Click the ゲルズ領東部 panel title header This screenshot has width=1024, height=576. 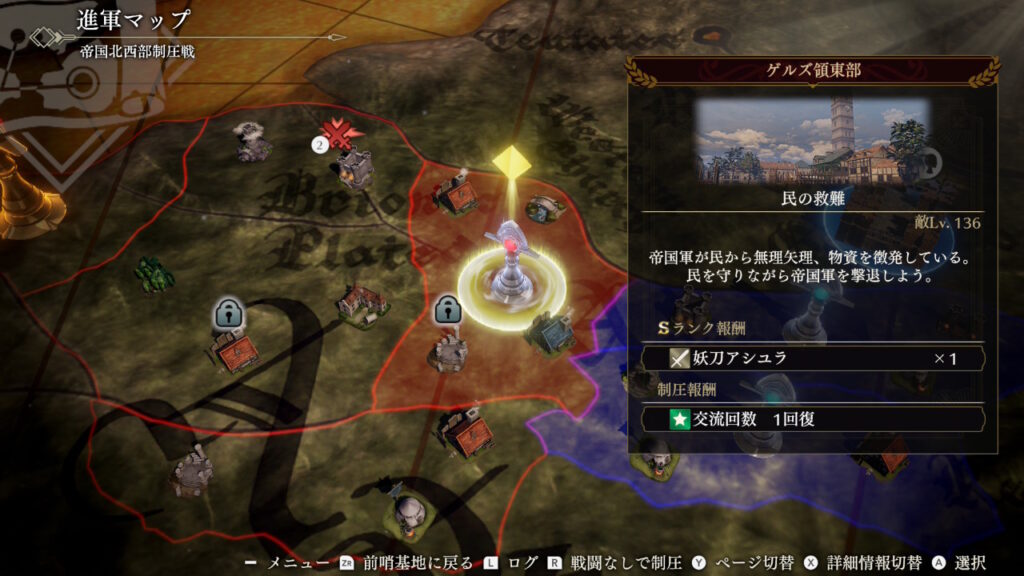tap(812, 70)
